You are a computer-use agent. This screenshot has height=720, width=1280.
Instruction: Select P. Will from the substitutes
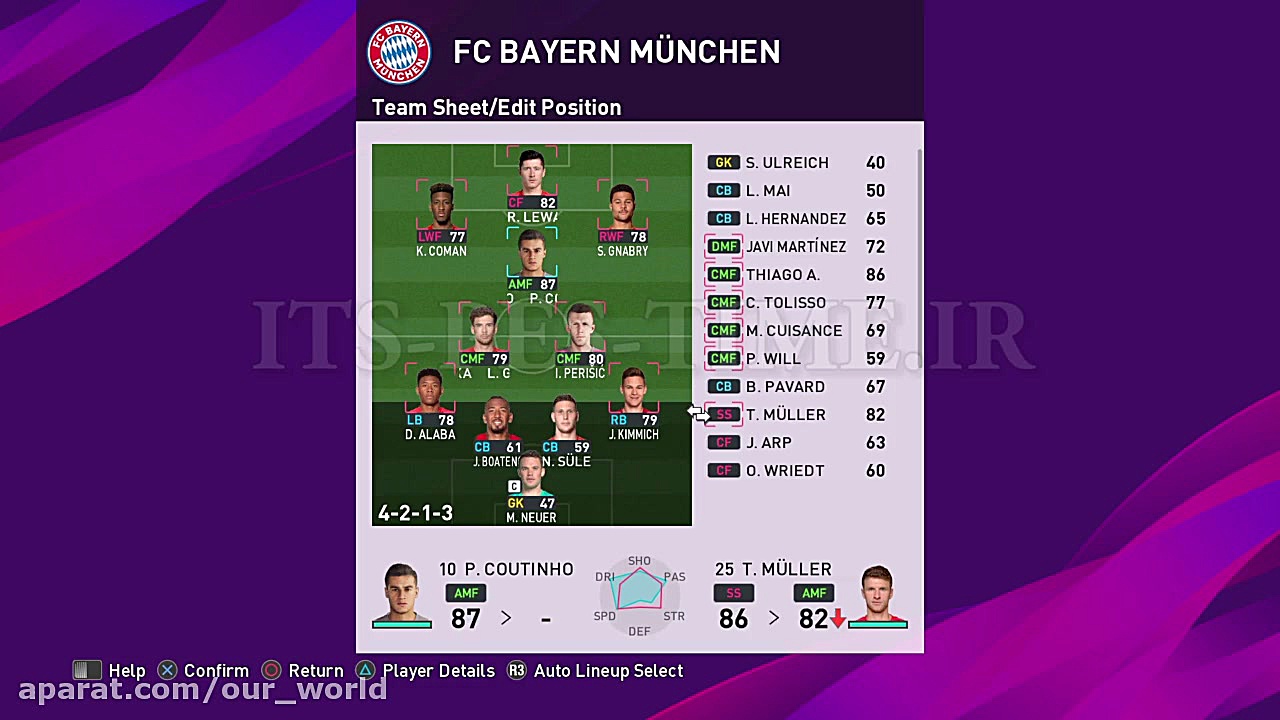coord(773,359)
